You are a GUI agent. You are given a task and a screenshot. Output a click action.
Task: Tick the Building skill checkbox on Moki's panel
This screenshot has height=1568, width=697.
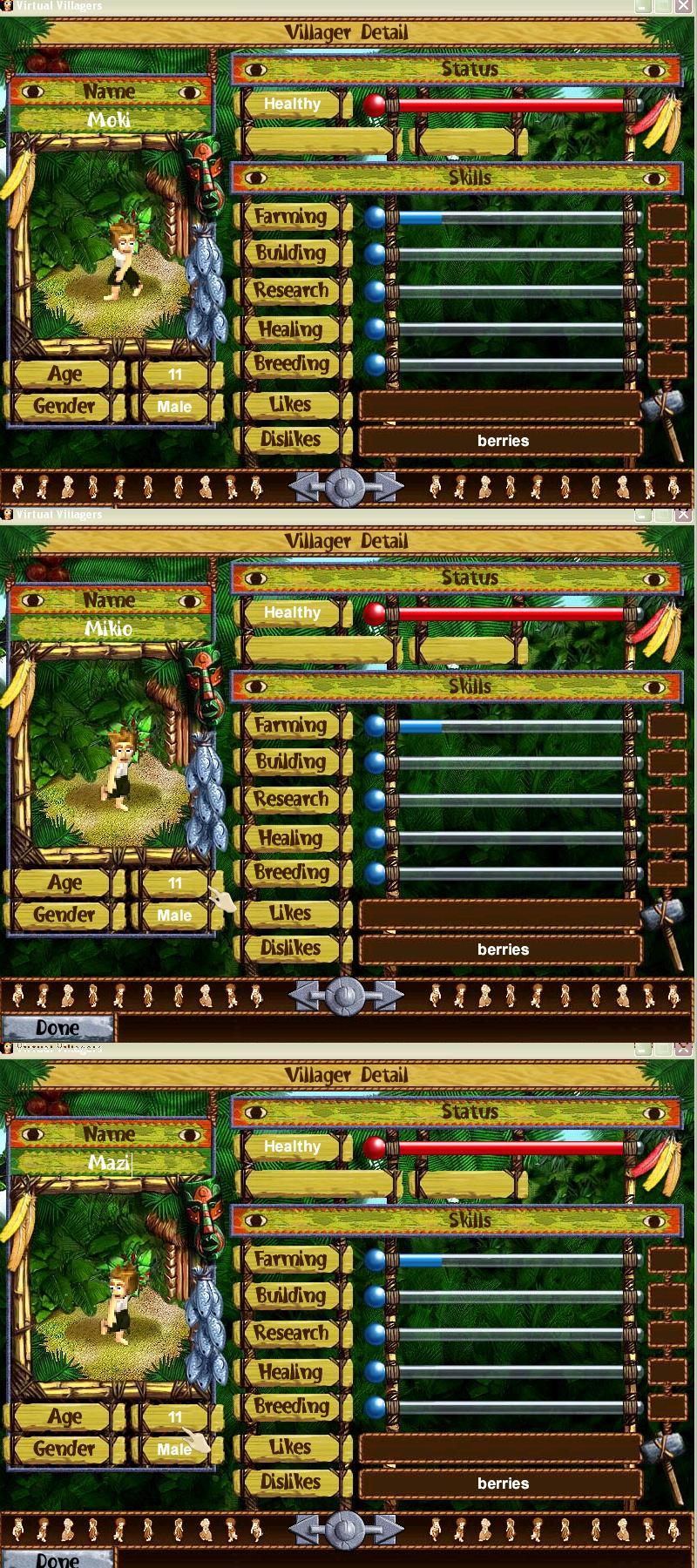click(667, 253)
